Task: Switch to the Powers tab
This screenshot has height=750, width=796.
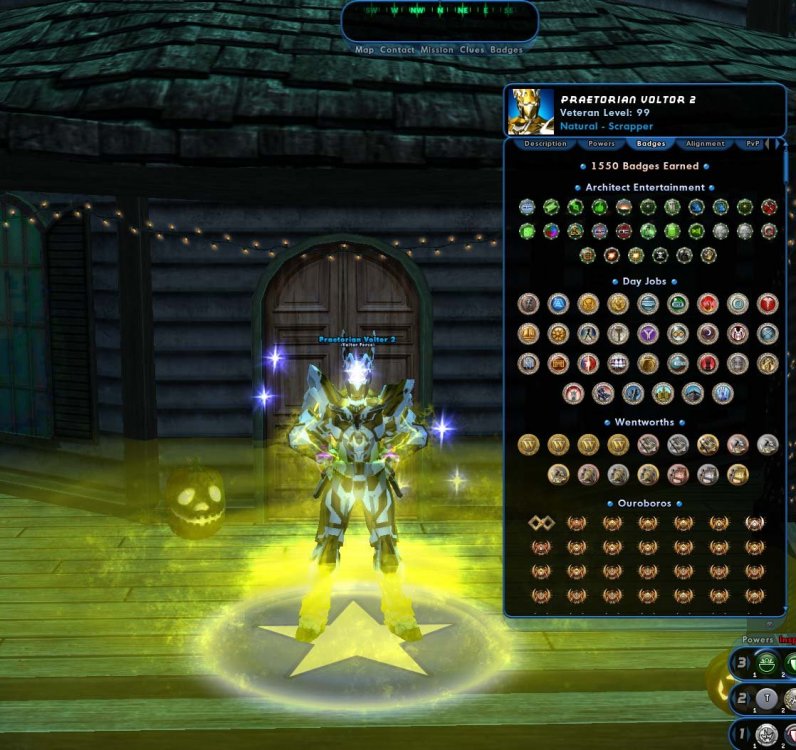Action: [601, 144]
